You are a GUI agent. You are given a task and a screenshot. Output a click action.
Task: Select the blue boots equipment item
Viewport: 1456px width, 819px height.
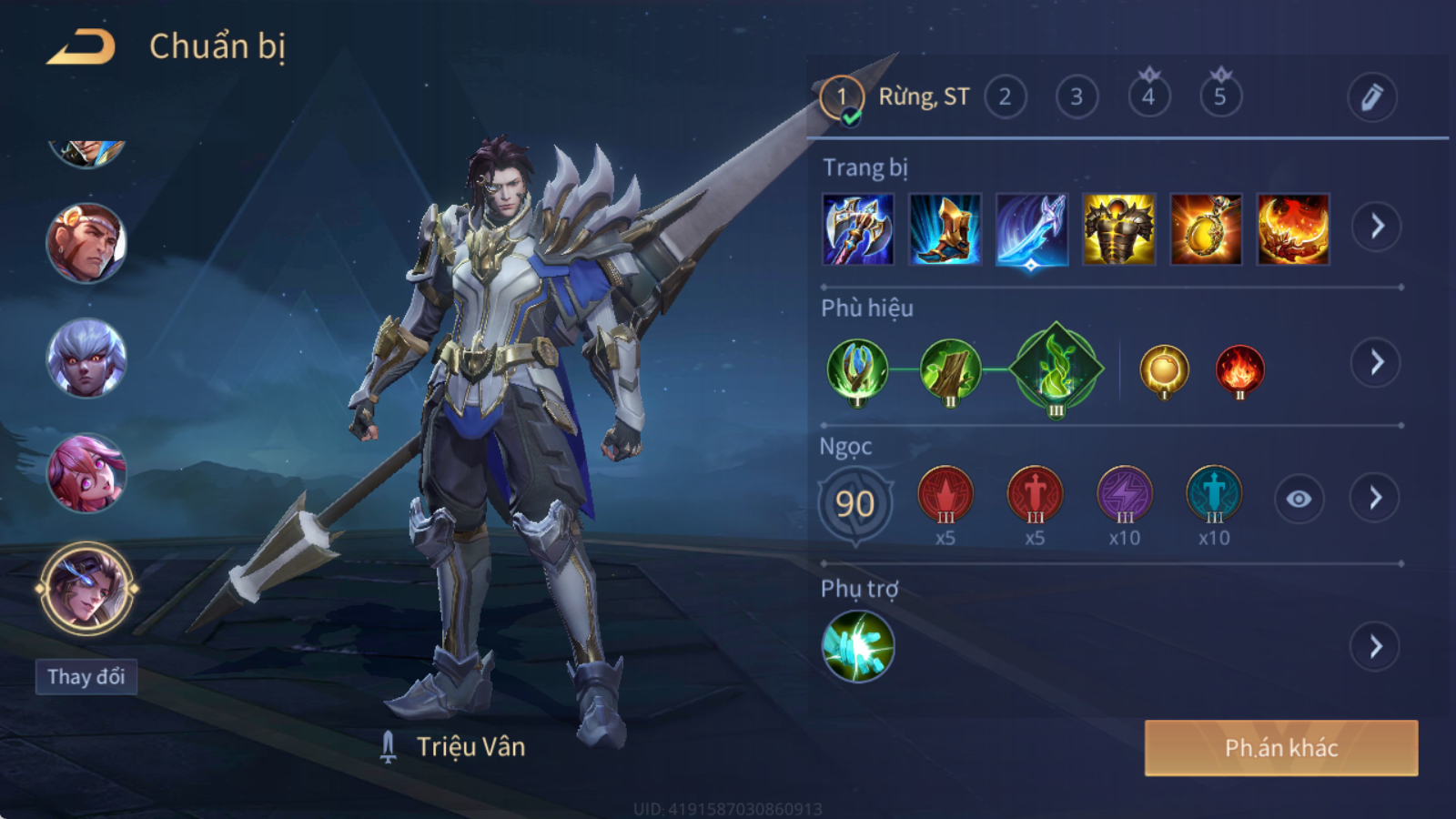click(x=945, y=229)
